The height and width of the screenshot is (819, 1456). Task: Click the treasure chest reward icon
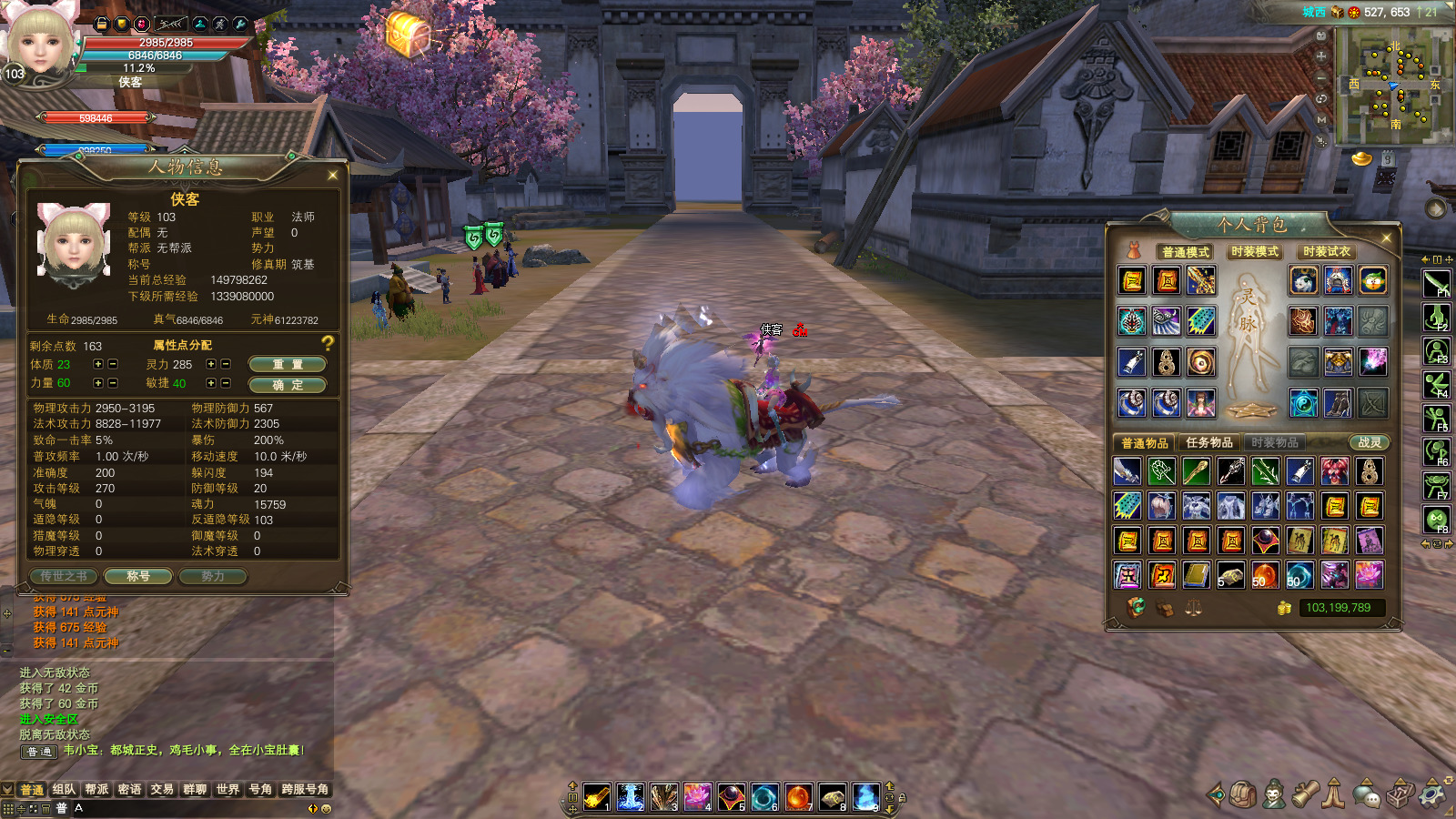click(x=407, y=35)
